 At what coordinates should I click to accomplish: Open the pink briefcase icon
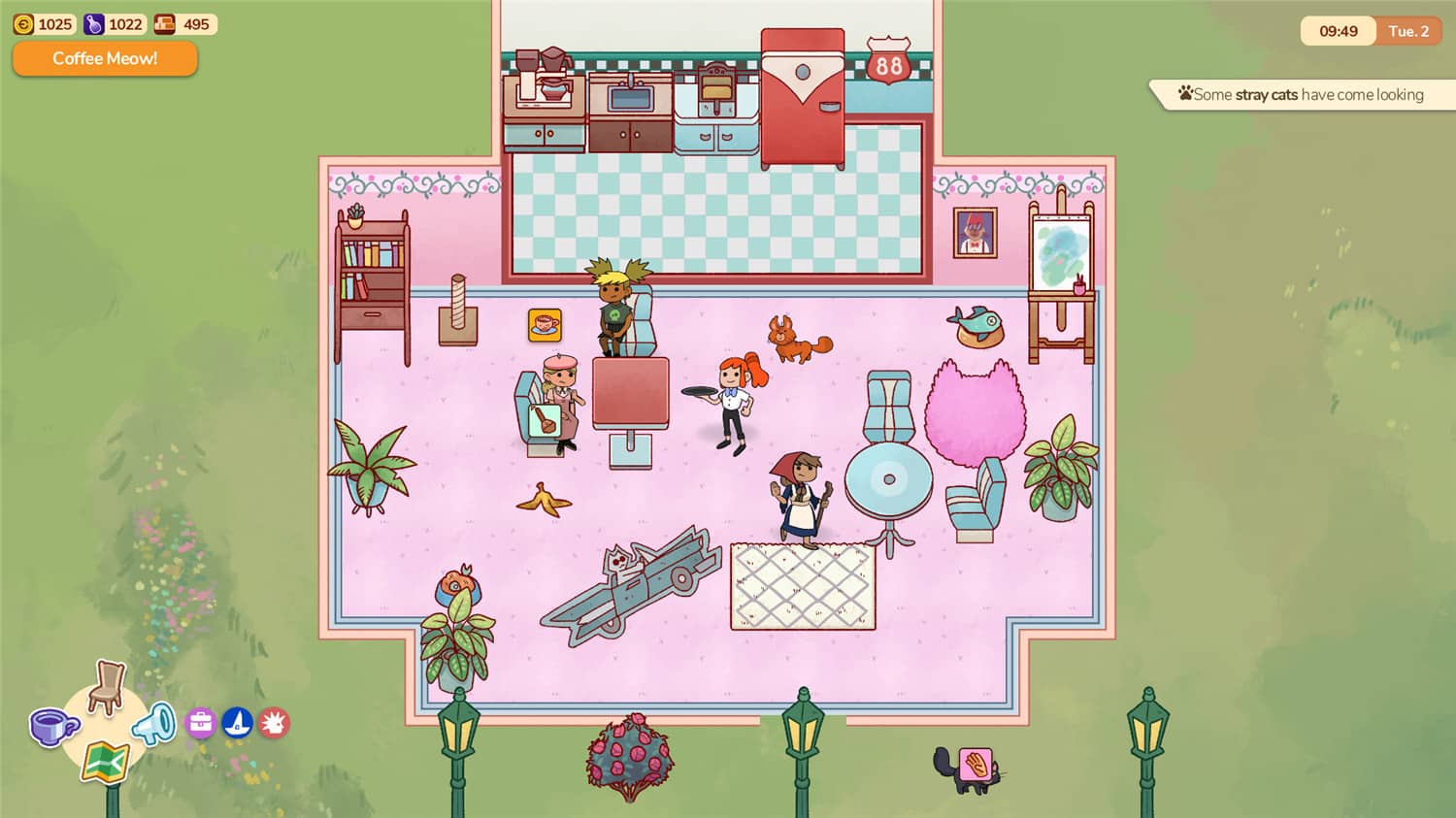coord(200,723)
